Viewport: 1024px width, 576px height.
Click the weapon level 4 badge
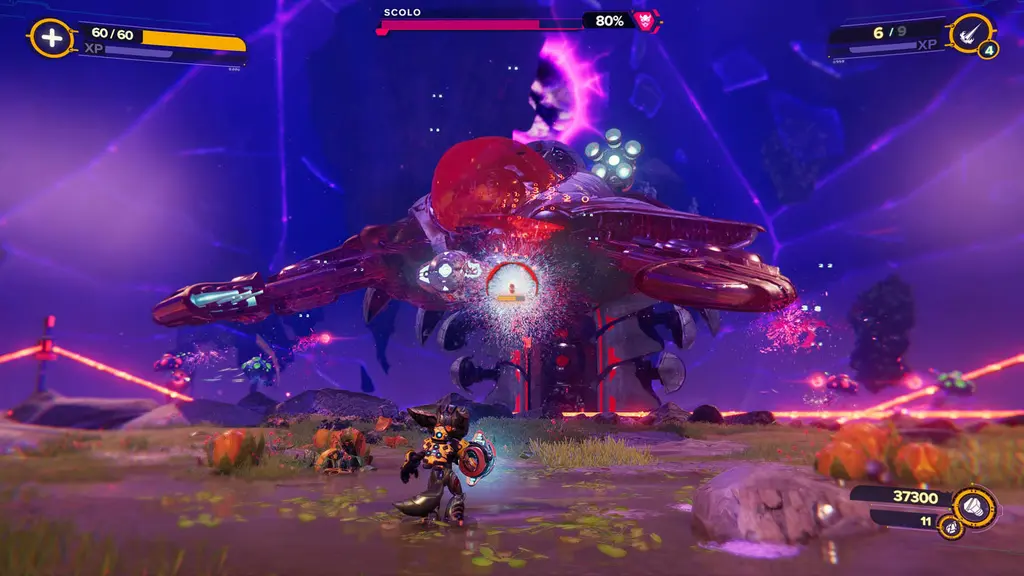click(988, 49)
